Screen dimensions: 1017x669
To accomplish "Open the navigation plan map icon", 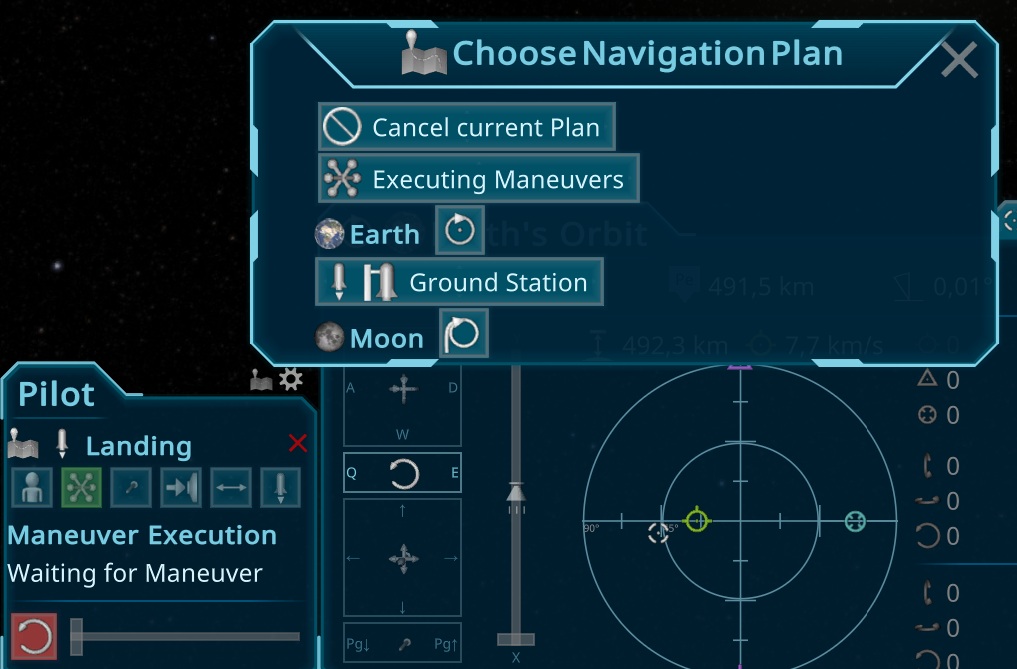I will 262,380.
